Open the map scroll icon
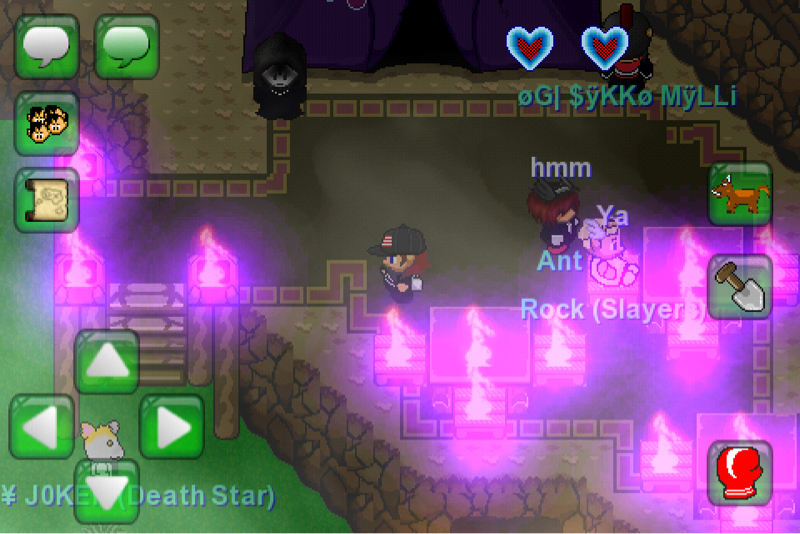The image size is (800, 534). point(46,200)
